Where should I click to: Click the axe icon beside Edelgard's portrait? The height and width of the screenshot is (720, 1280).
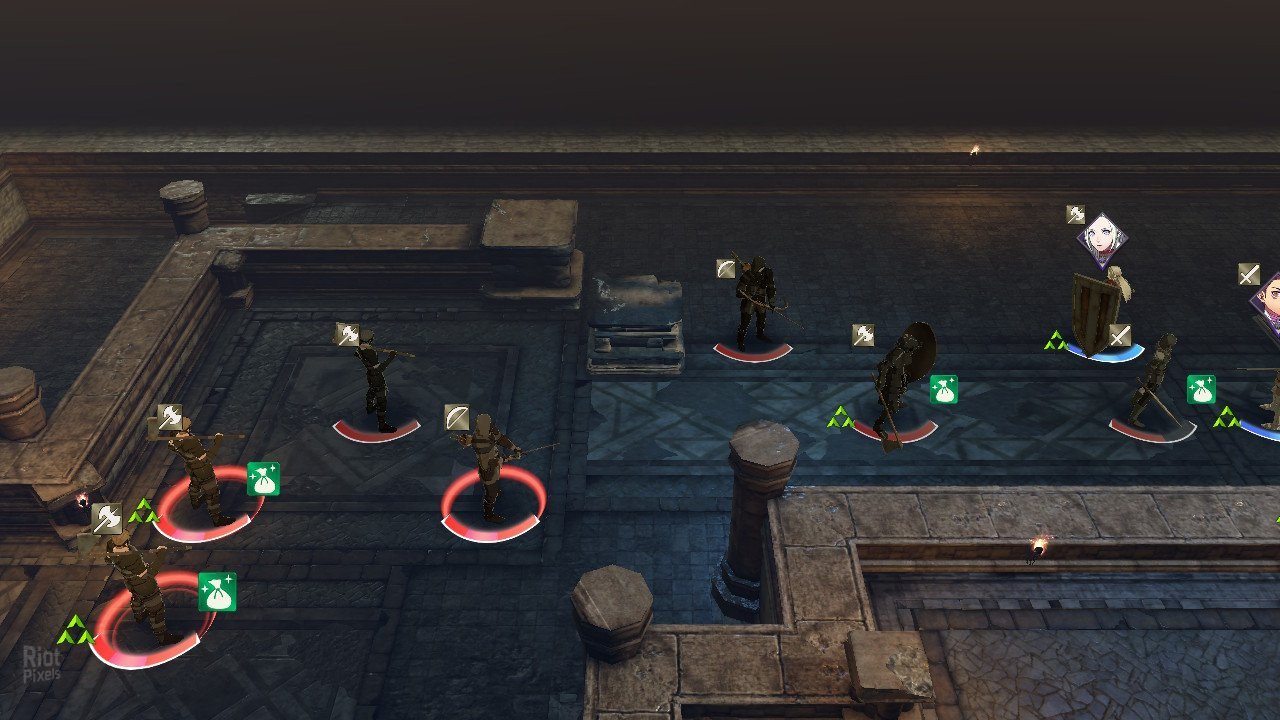[1075, 214]
